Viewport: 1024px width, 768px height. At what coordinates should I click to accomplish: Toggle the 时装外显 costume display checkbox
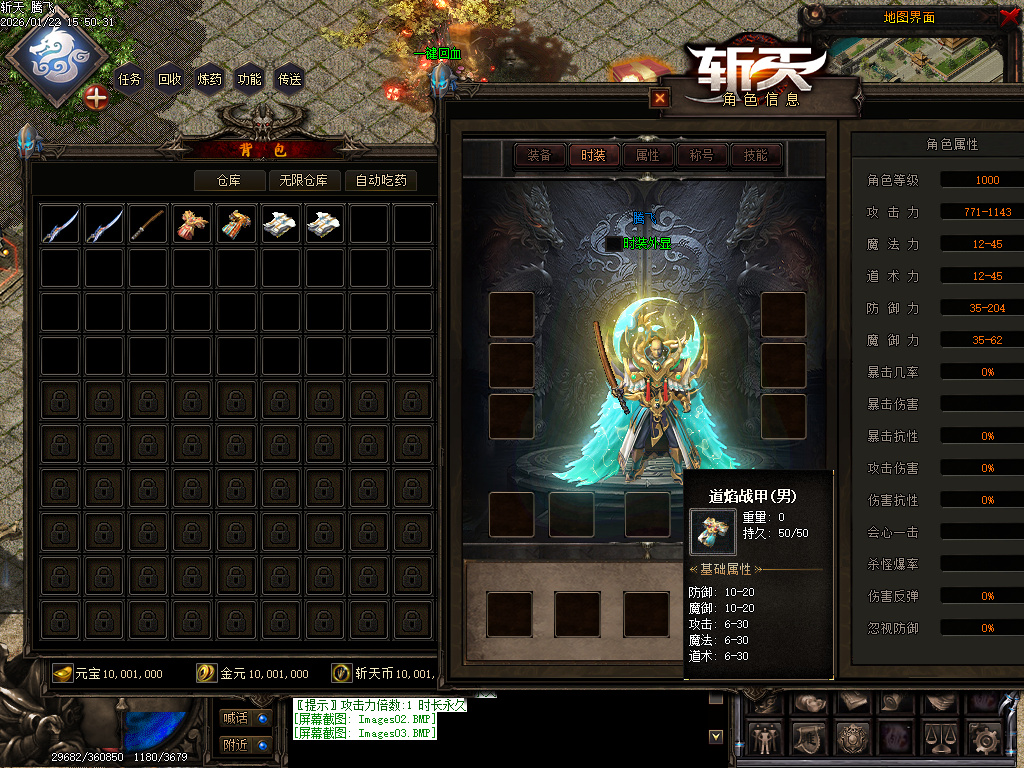(614, 243)
